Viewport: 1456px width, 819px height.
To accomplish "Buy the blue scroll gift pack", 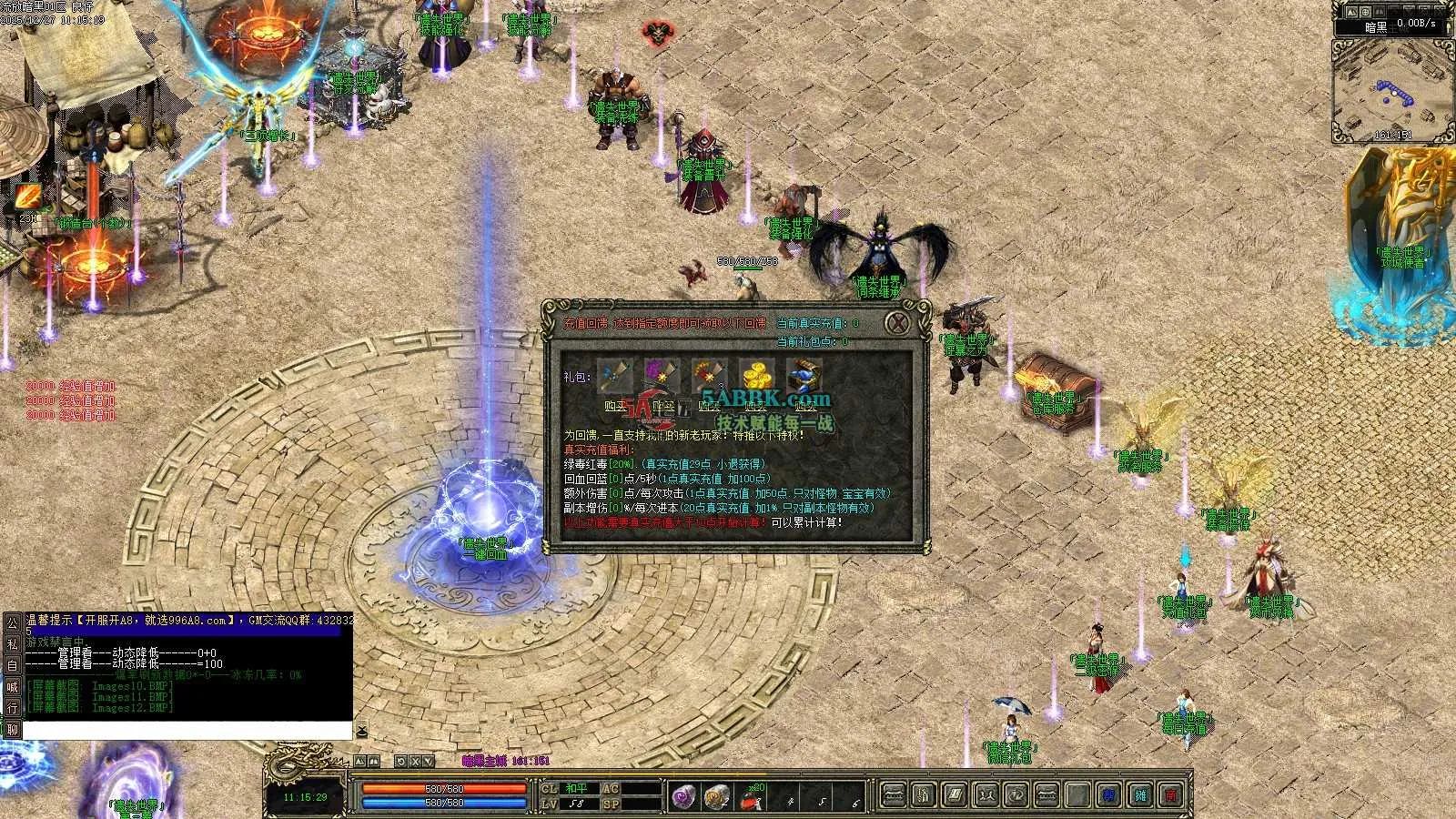I will point(615,407).
